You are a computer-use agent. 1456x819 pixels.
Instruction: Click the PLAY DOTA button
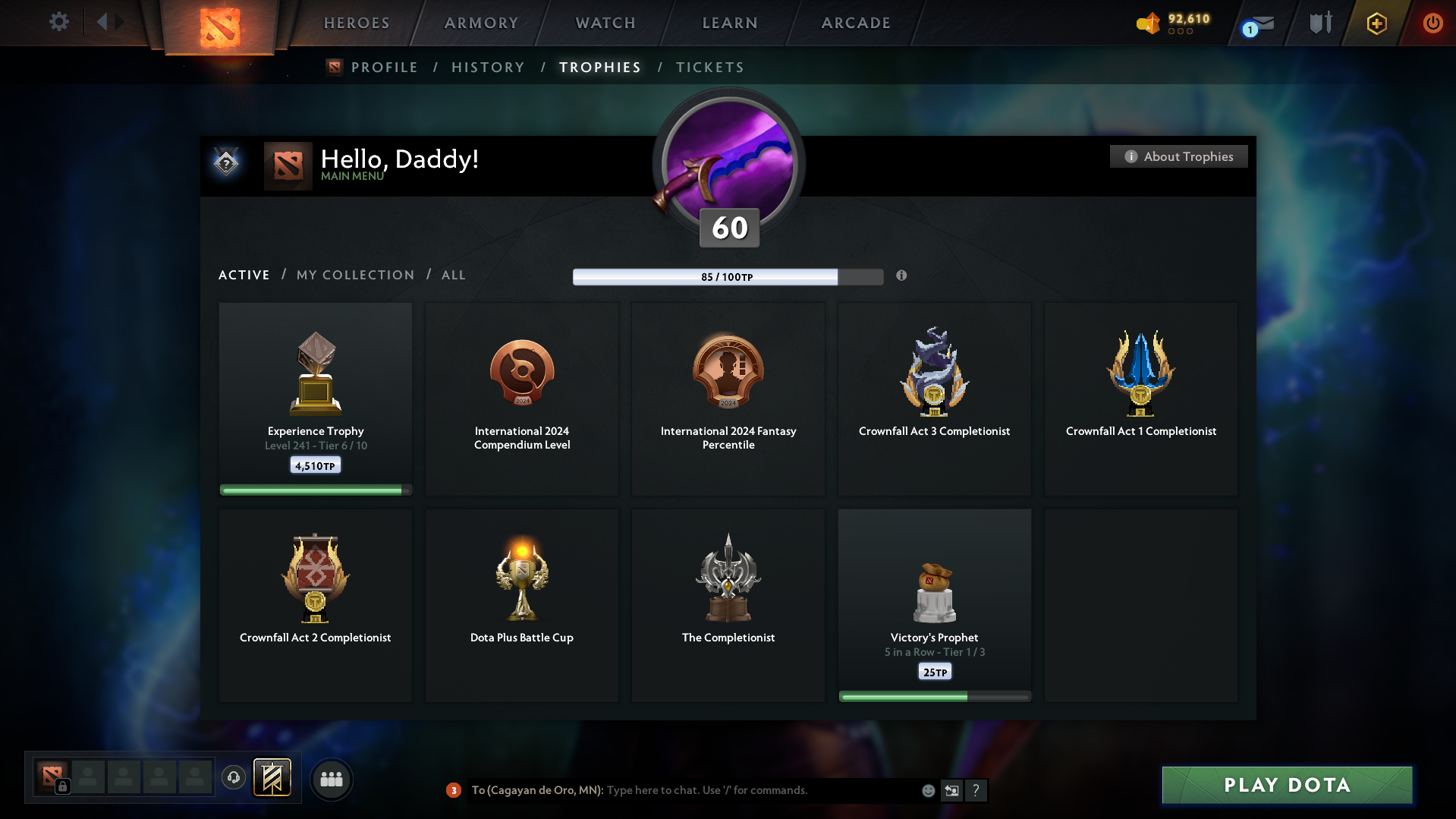tap(1285, 785)
